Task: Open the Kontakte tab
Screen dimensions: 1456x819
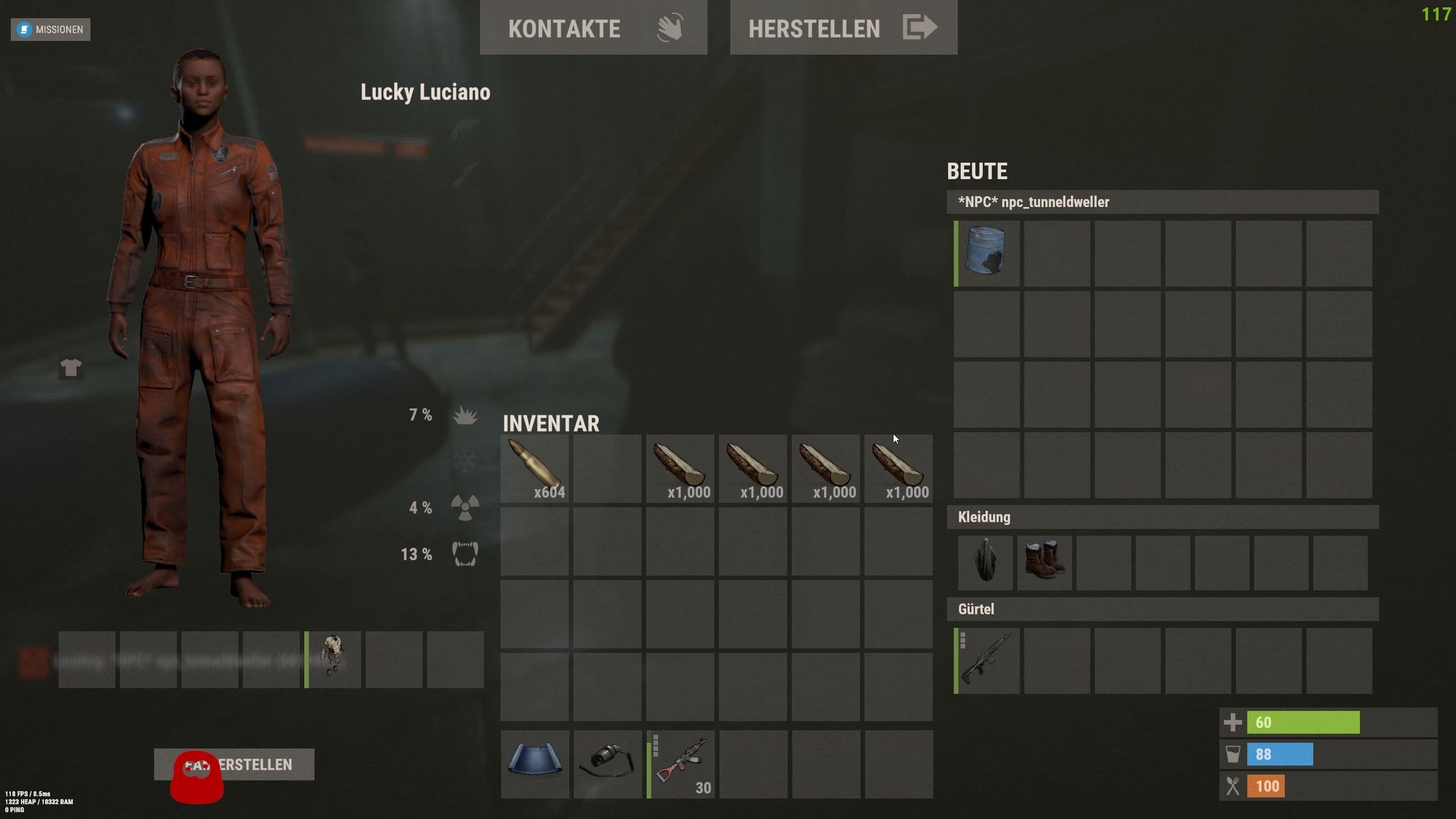Action: point(593,28)
